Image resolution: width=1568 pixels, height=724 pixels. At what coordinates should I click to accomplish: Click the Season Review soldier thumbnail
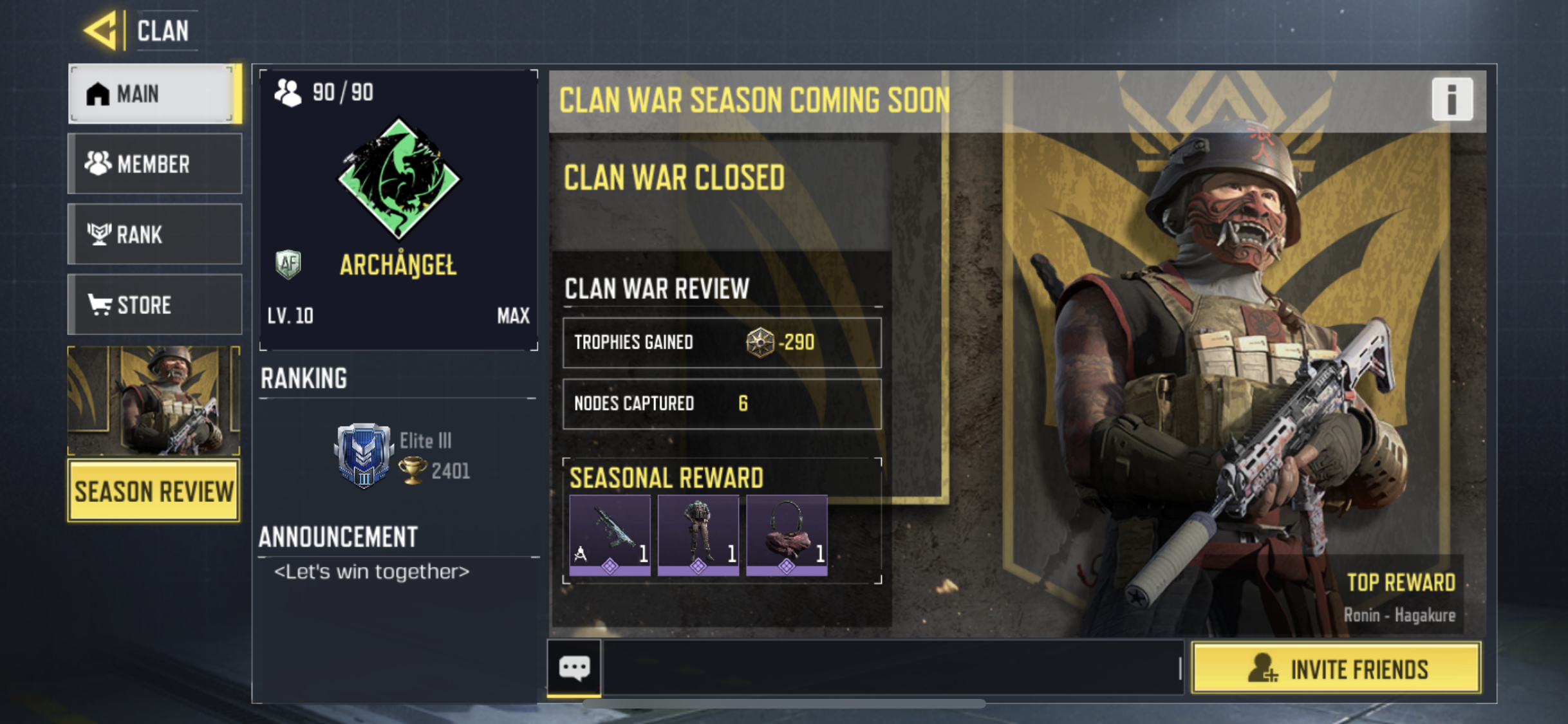coord(154,400)
